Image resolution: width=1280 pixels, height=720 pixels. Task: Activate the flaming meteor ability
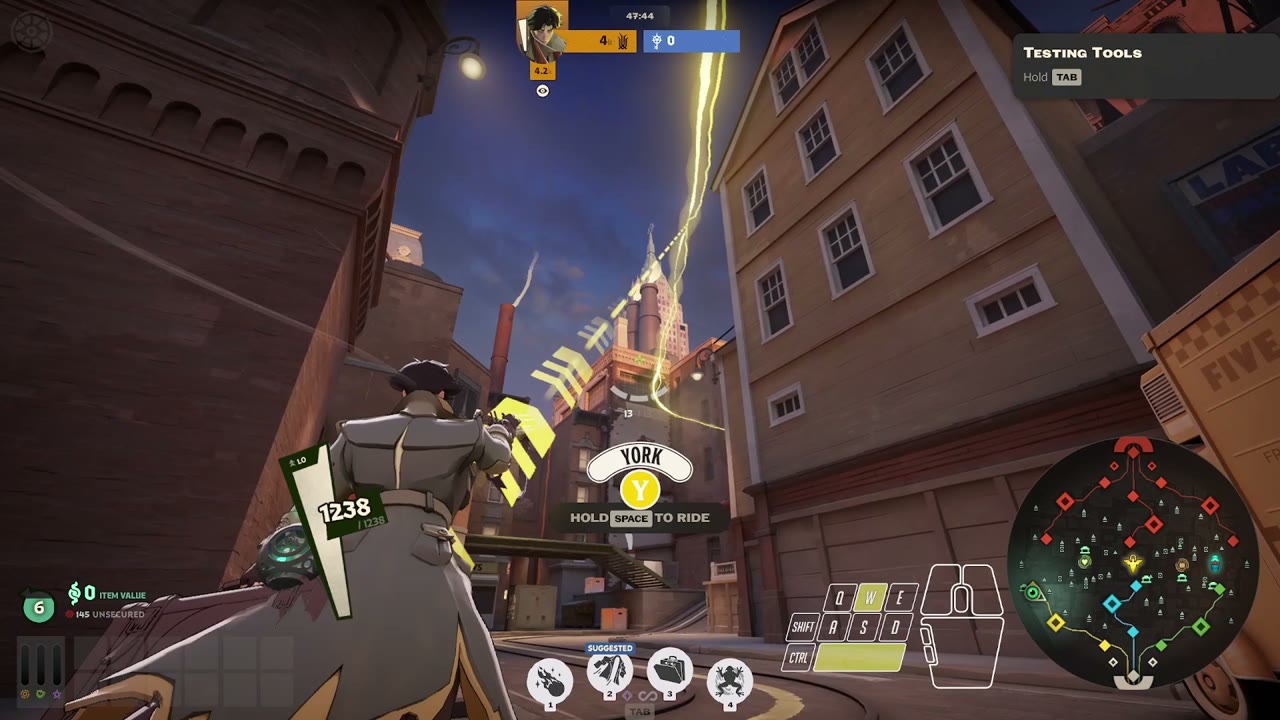550,681
